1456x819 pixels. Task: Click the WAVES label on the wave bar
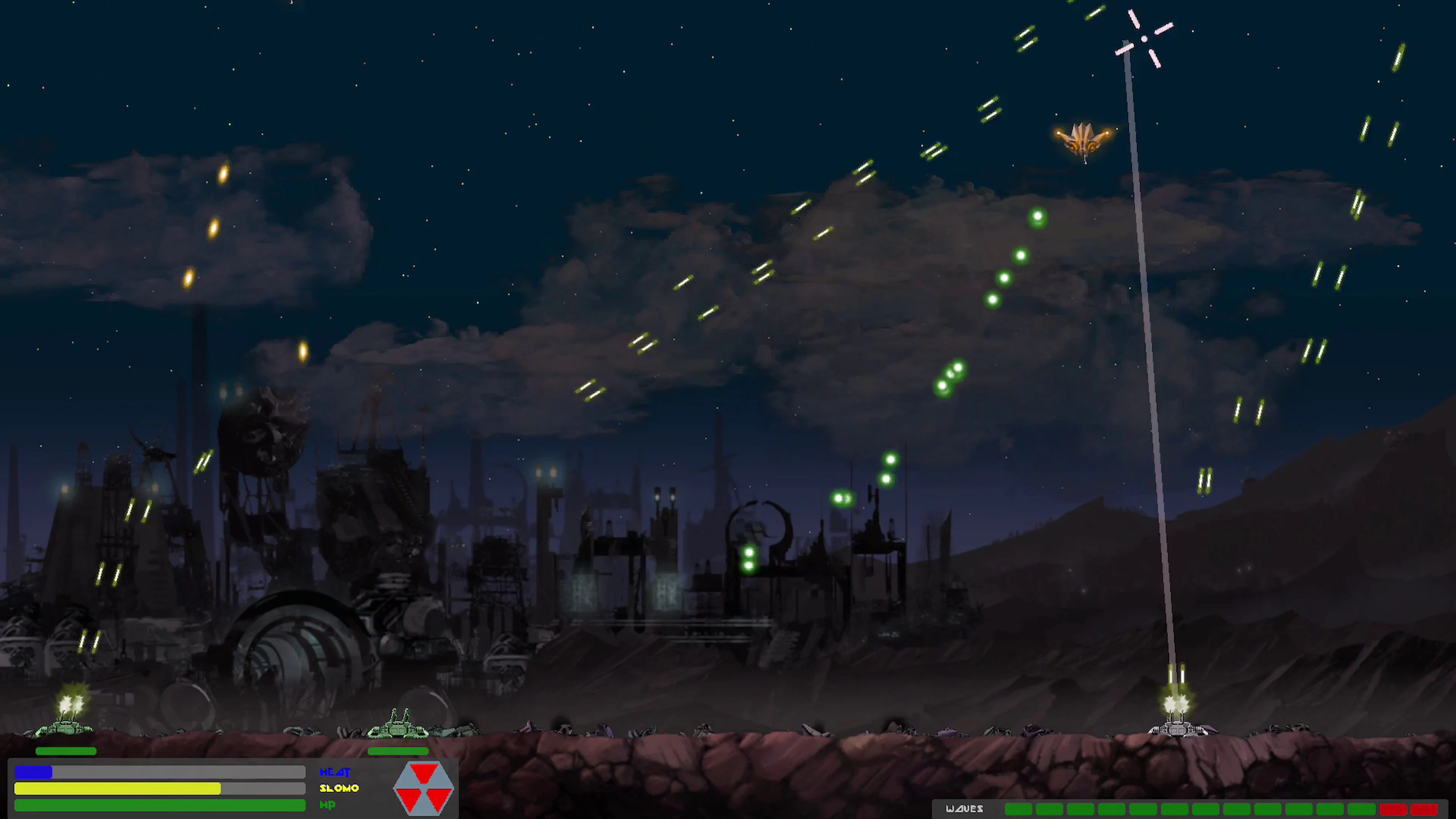coord(965,809)
